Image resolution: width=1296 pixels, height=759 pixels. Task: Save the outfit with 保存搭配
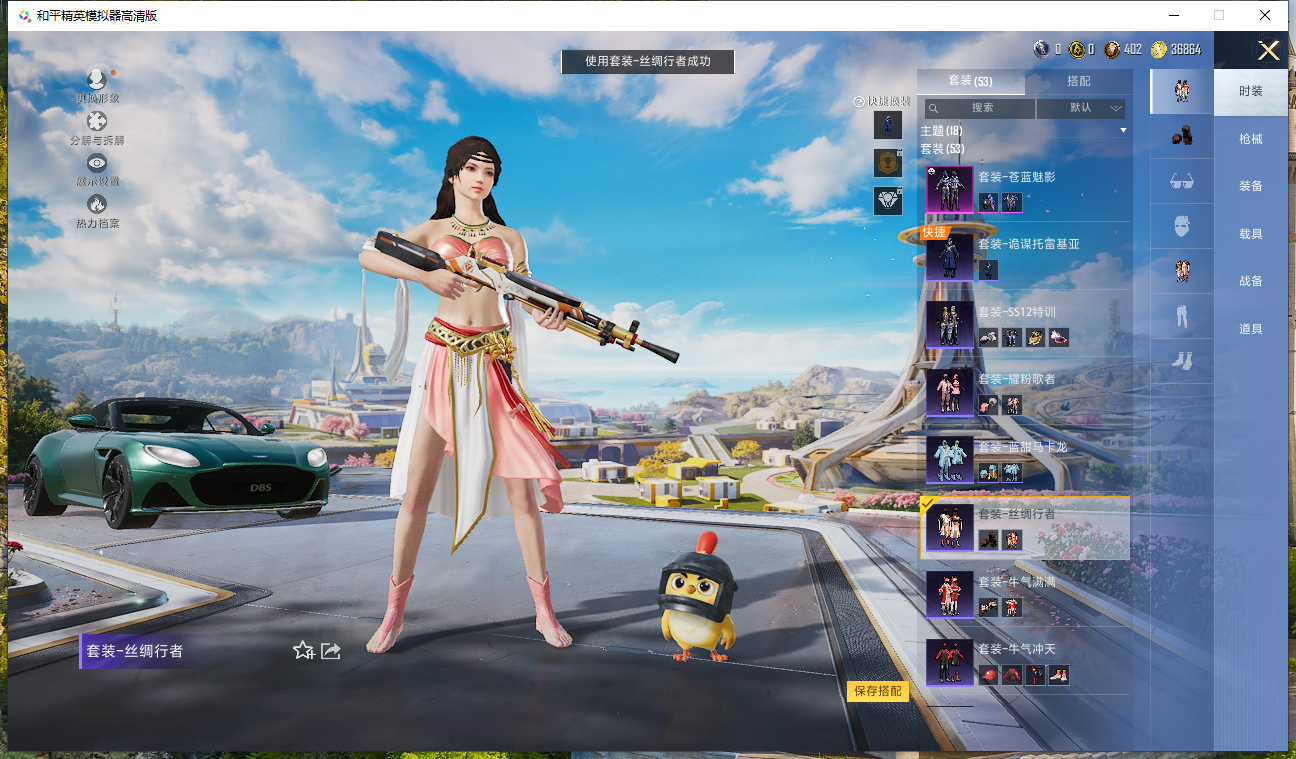pos(878,691)
